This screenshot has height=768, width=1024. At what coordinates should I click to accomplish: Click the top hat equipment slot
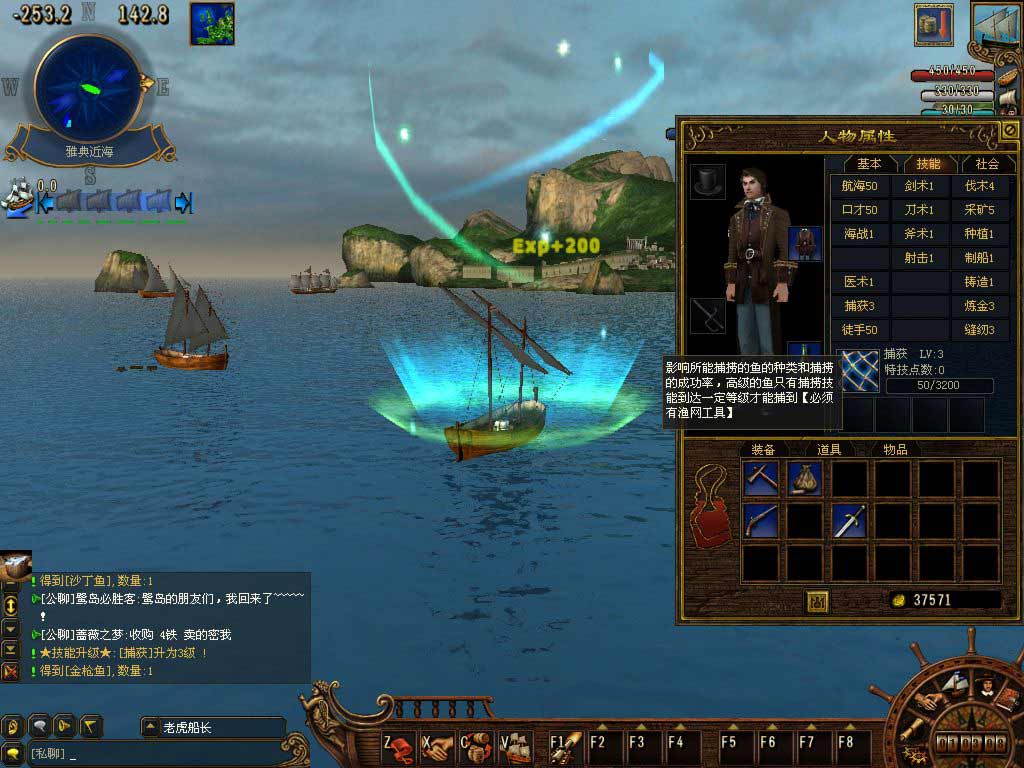tap(708, 181)
